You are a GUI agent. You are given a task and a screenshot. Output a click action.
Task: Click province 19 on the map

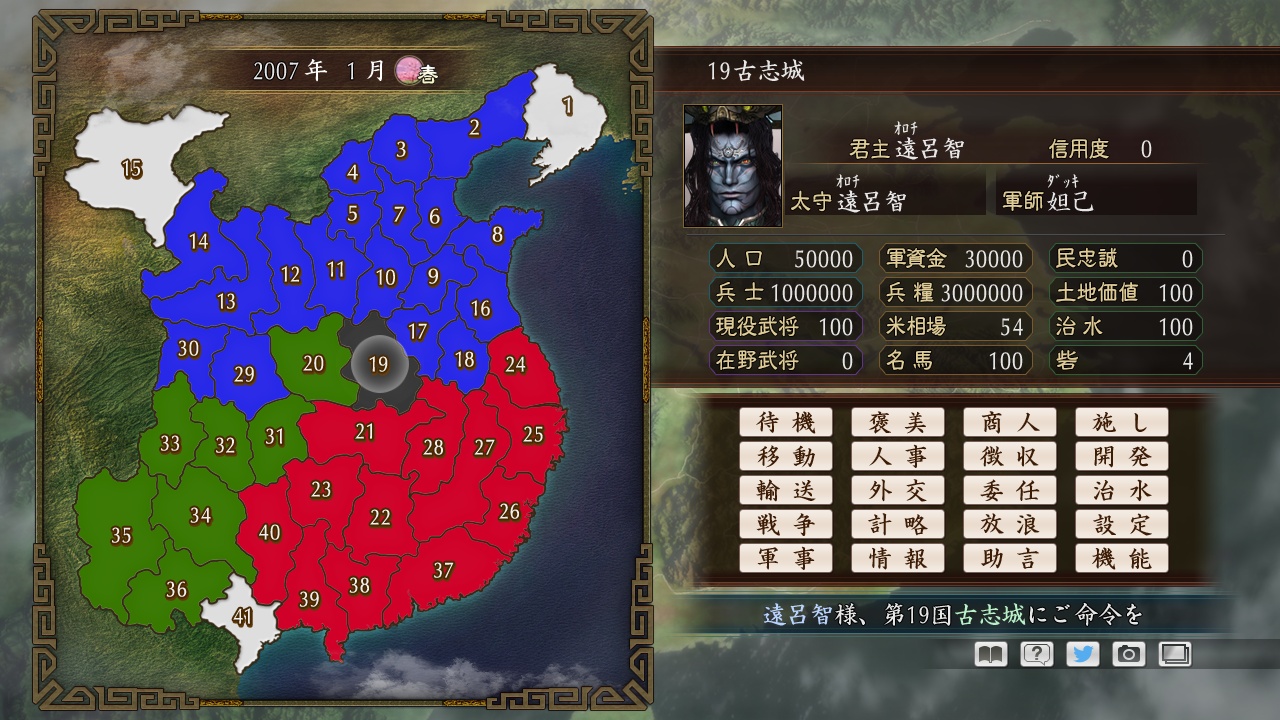point(378,363)
